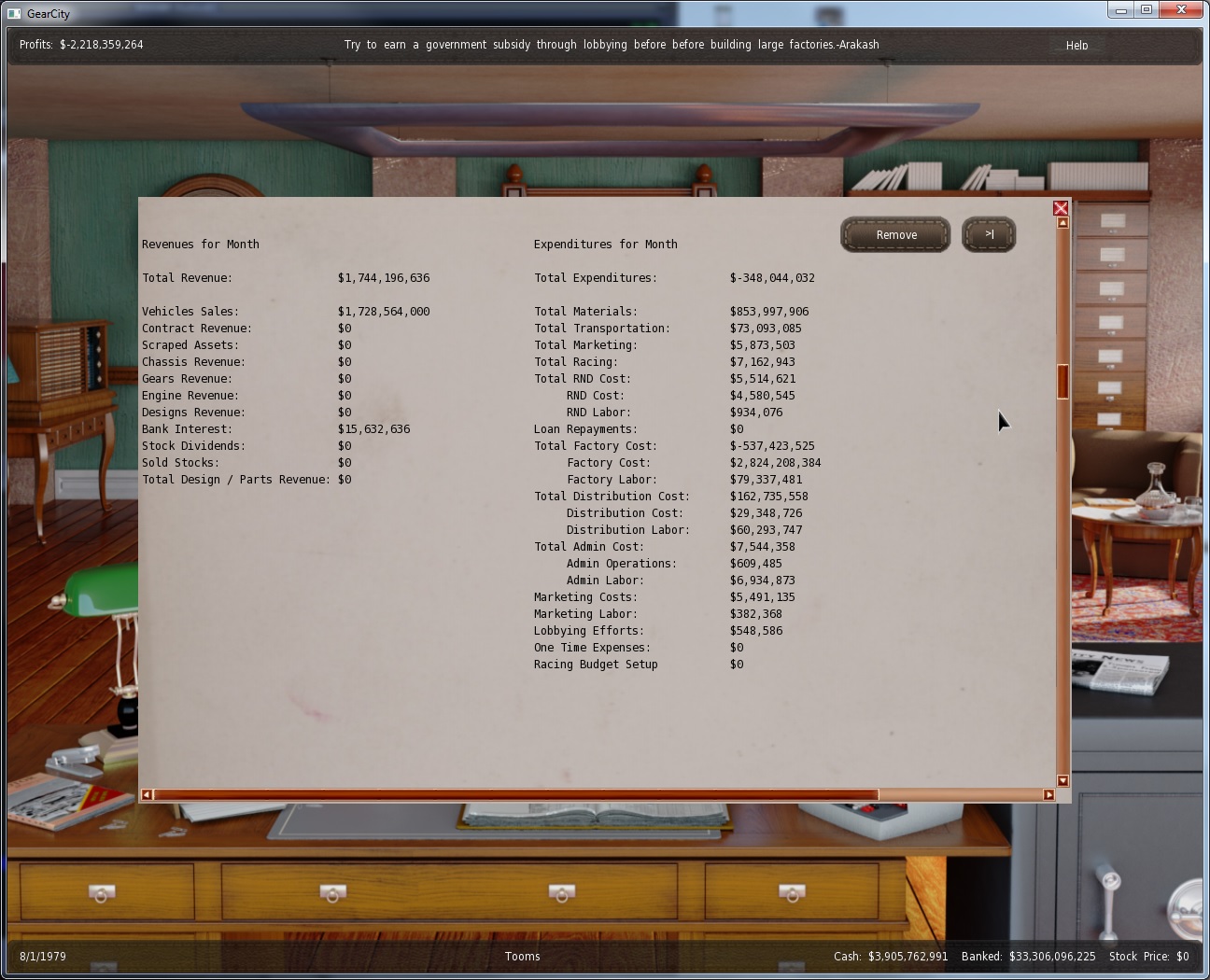Open the Help menu
The image size is (1210, 980).
1076,45
